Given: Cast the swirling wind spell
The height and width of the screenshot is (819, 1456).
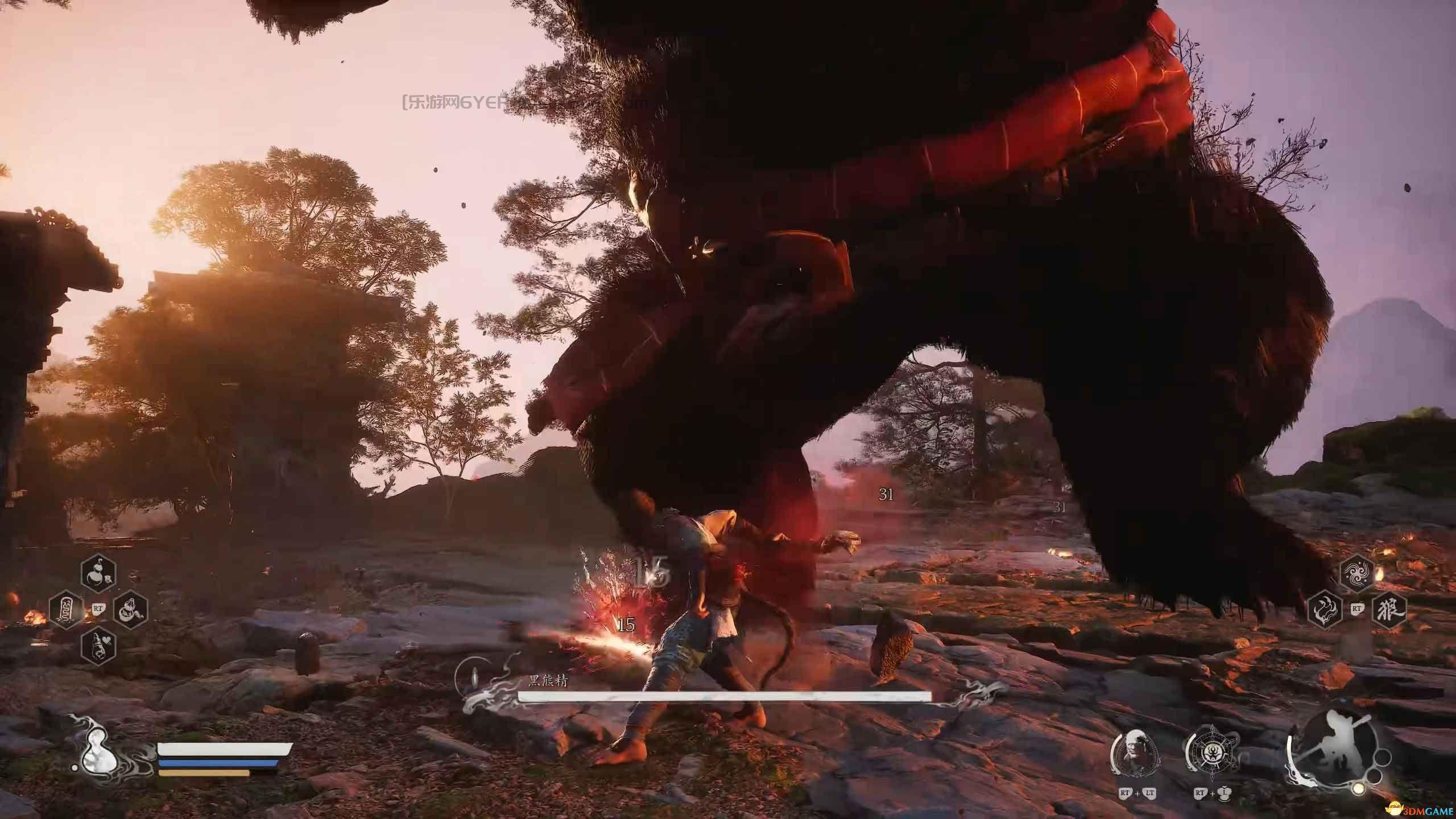Looking at the screenshot, I should point(1357,576).
